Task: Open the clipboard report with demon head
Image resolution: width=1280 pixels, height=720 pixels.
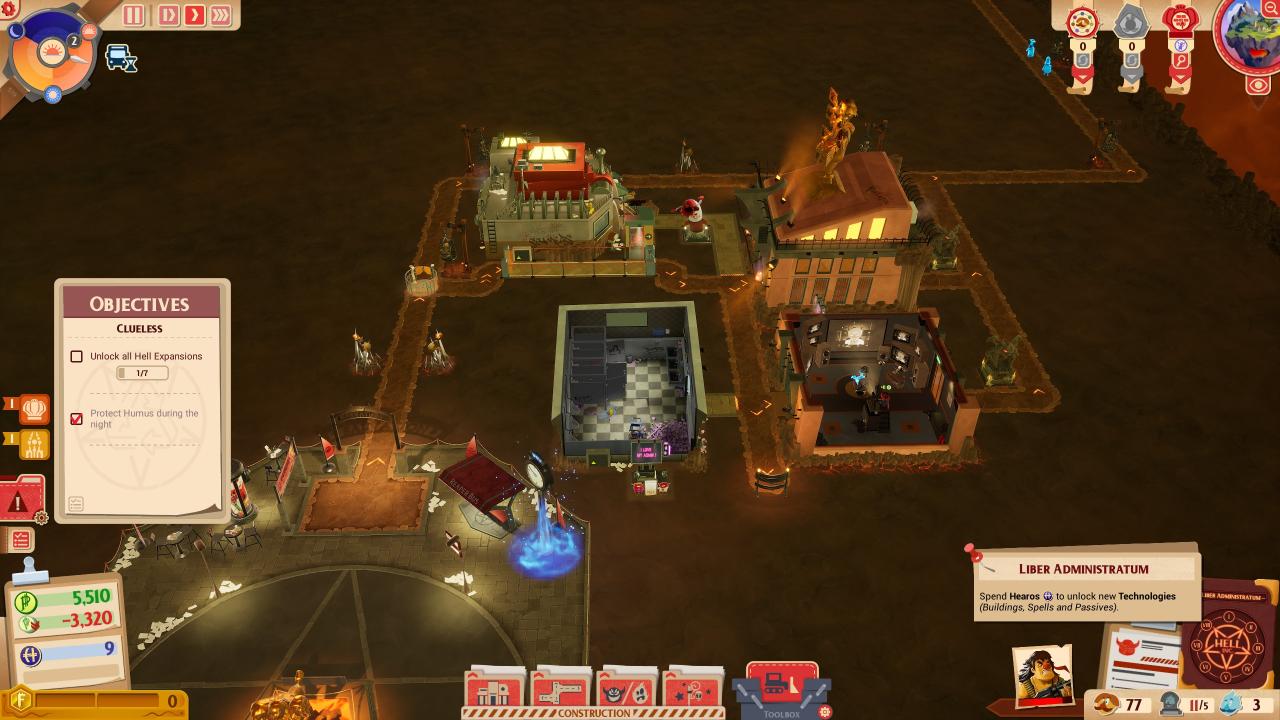Action: [x=1141, y=656]
